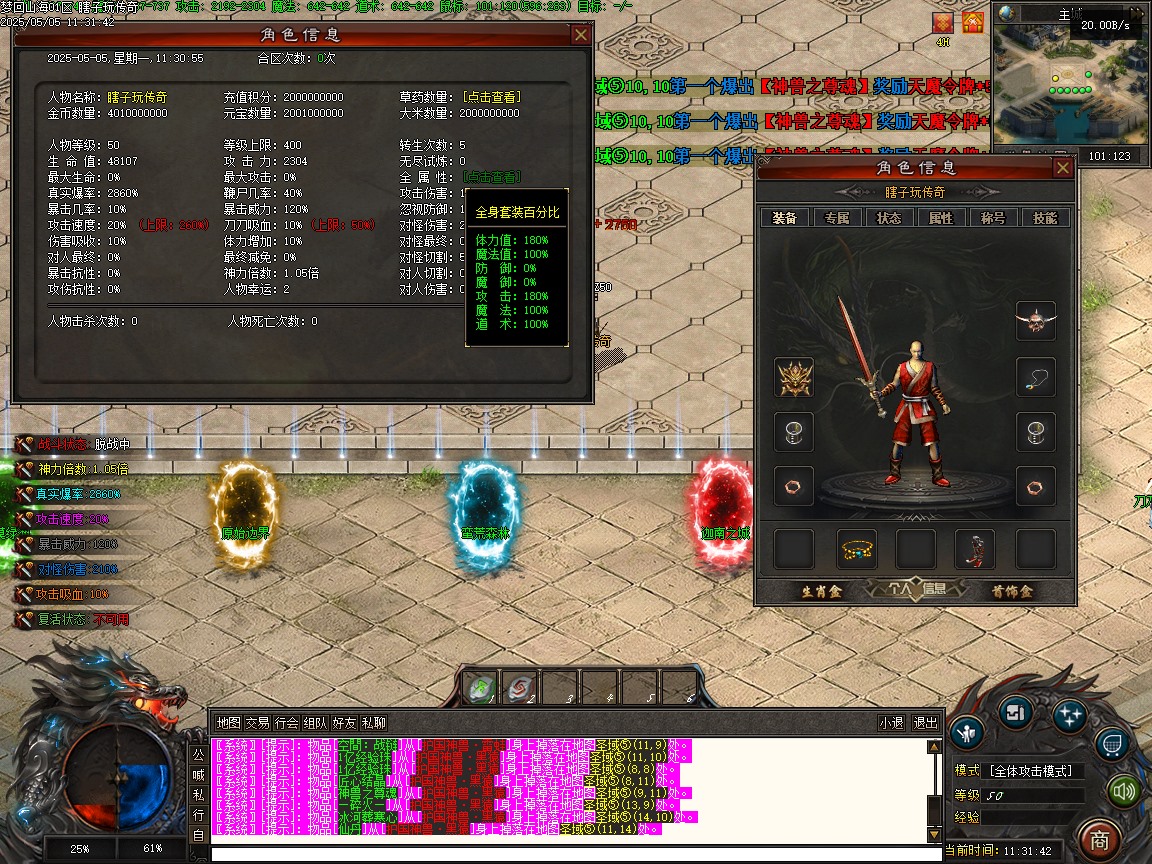Select the 属性 tab
The image size is (1152, 864).
pos(940,217)
